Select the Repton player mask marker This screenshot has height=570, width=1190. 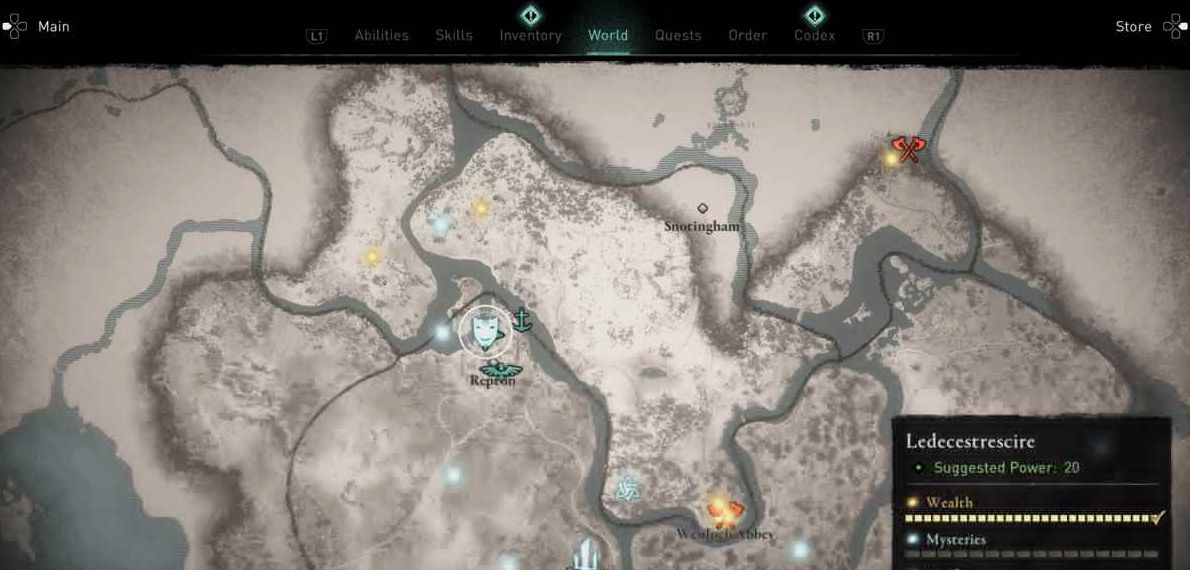[485, 331]
